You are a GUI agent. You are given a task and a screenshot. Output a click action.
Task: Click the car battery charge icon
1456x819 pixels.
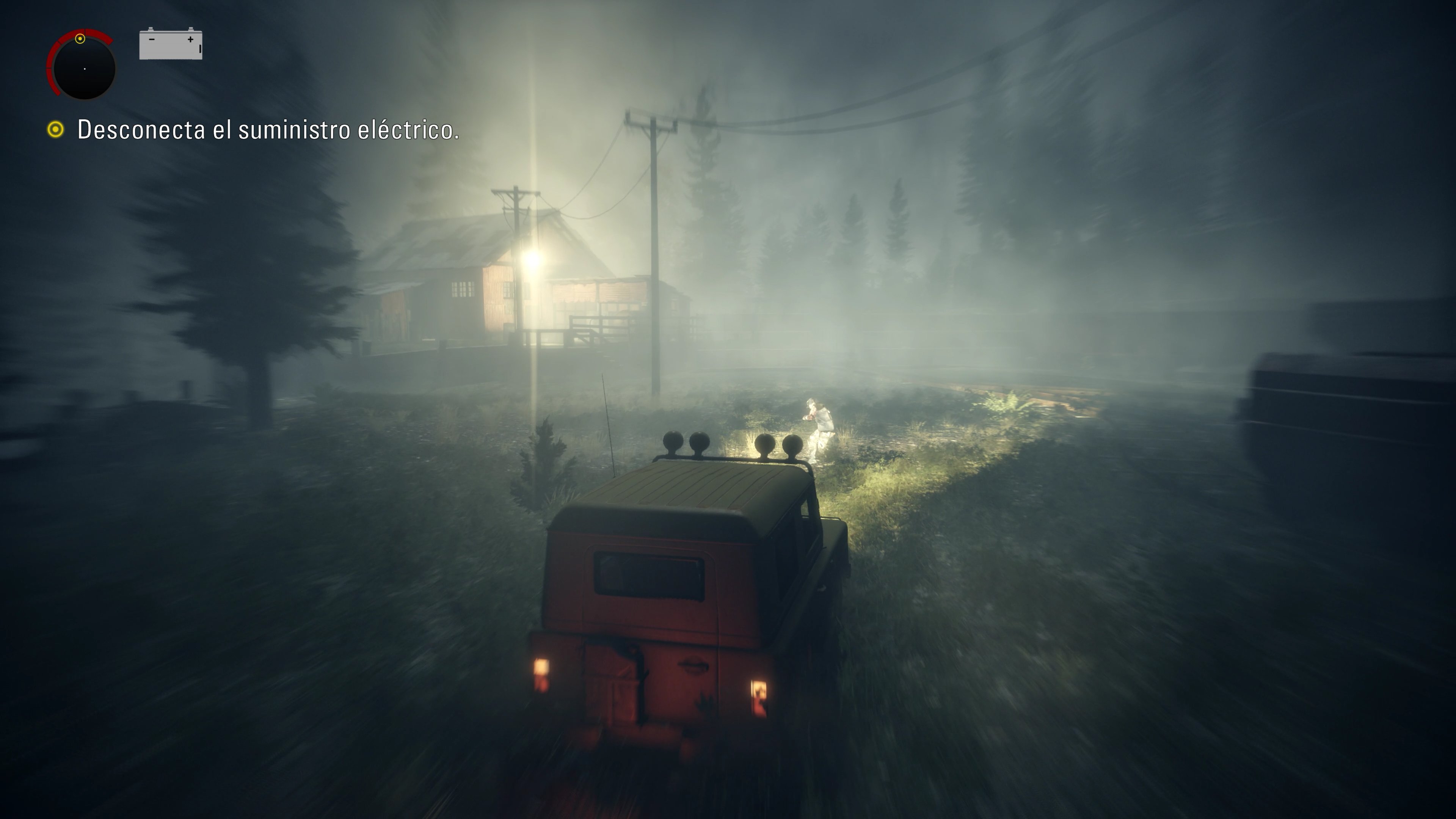(171, 45)
